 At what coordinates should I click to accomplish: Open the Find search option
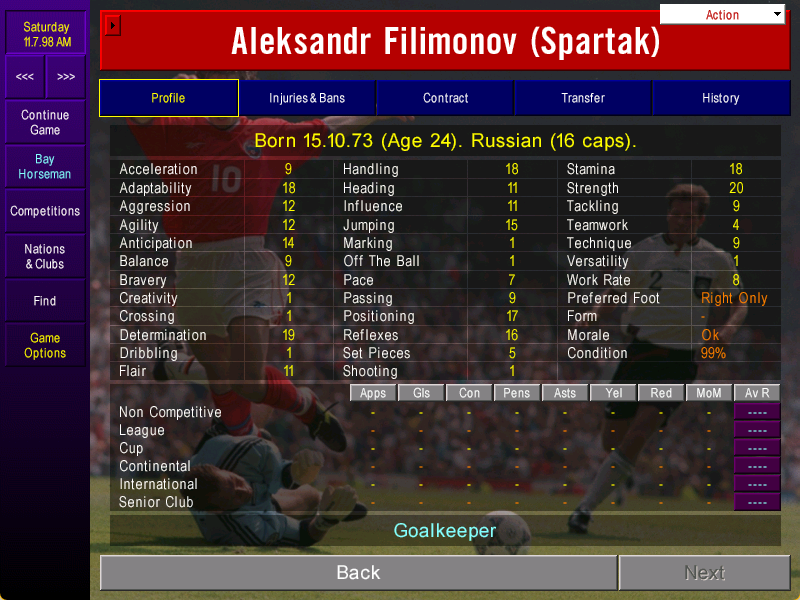45,300
